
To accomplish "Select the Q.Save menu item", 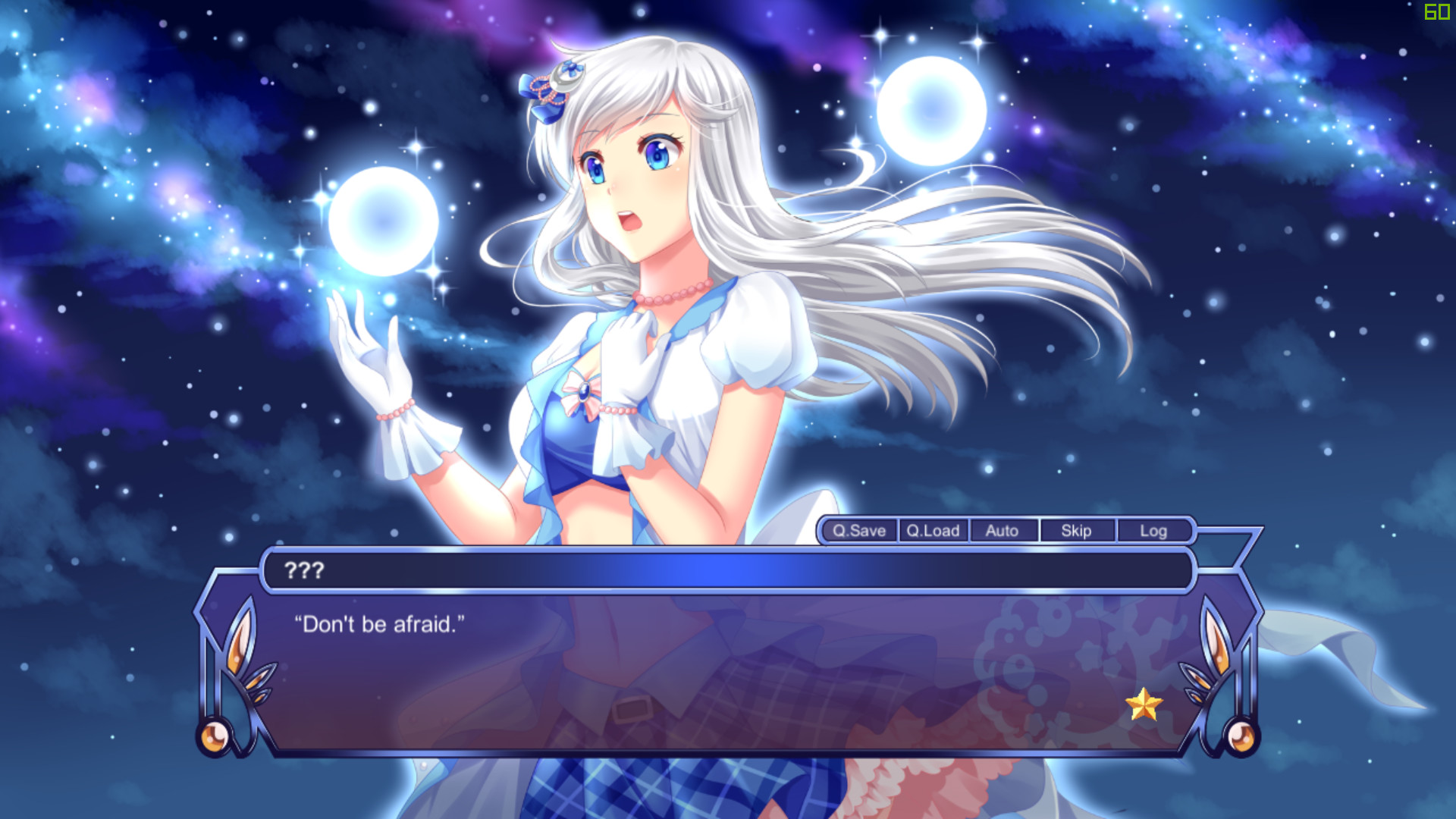I will (858, 531).
